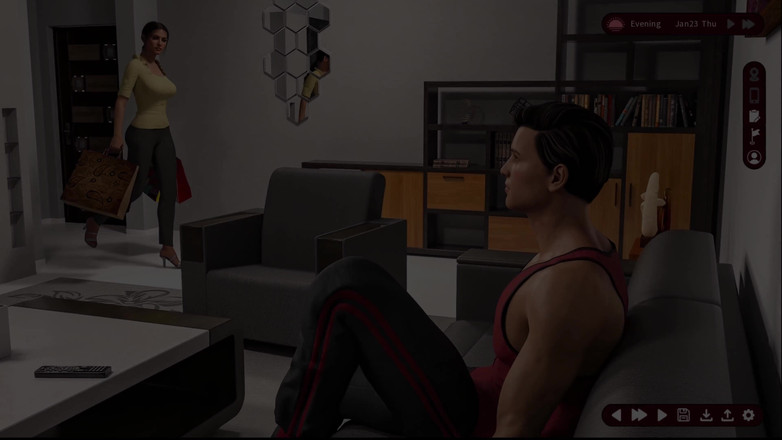Viewport: 782px width, 440px height.
Task: Show the notes clipboard icon
Action: pos(754,116)
